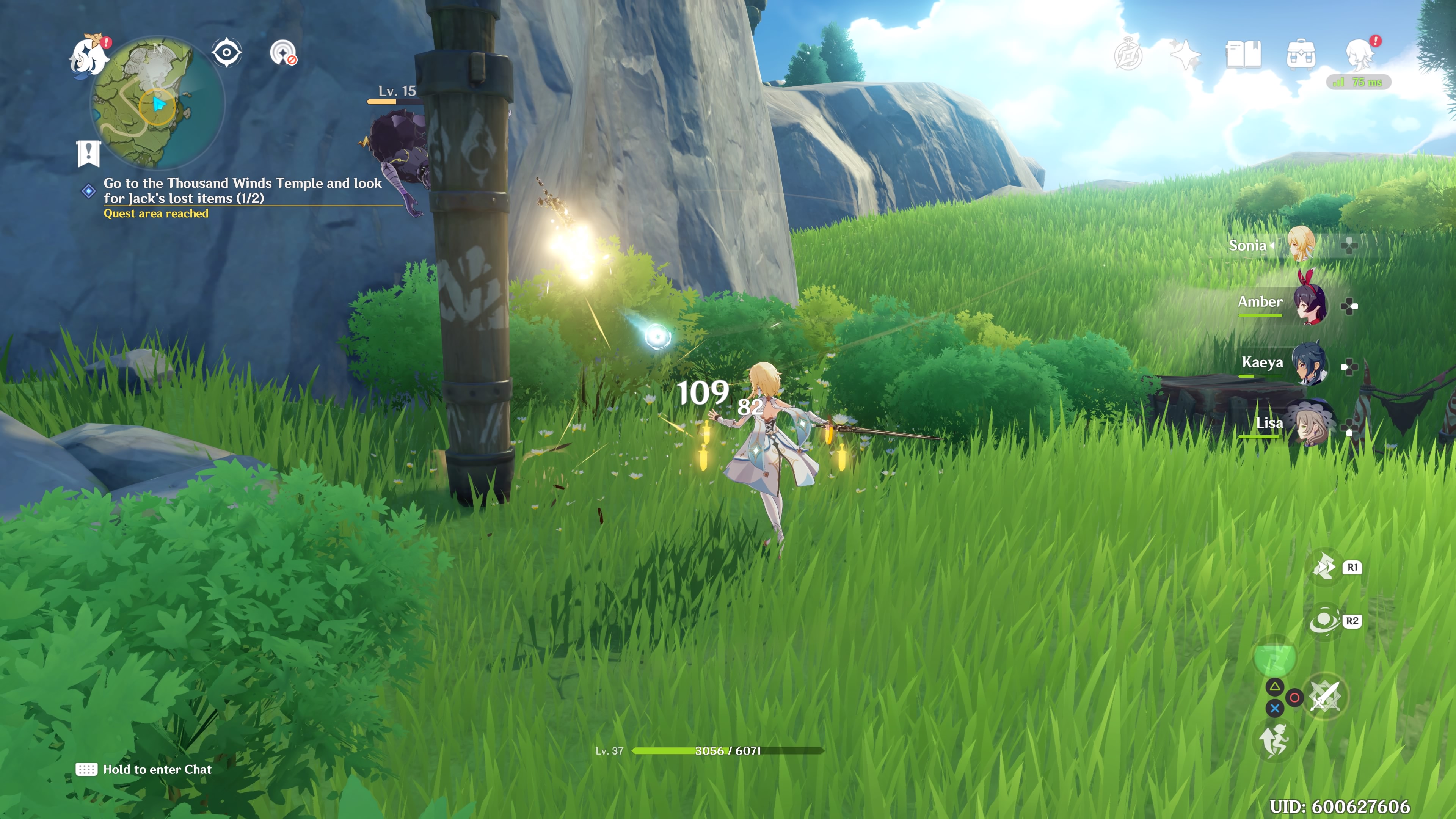
Task: Tap the sprint dash icon
Action: coord(1274,740)
